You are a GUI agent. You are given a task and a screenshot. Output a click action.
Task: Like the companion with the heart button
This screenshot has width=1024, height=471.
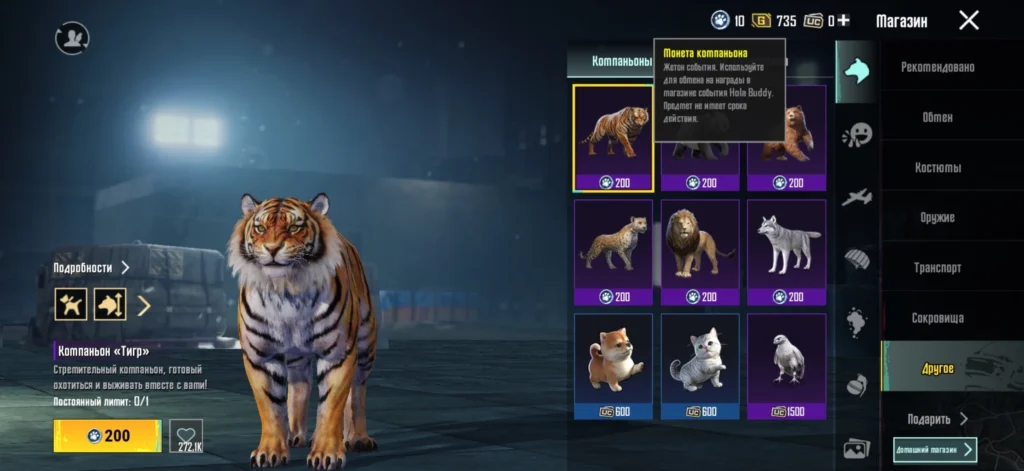point(186,436)
